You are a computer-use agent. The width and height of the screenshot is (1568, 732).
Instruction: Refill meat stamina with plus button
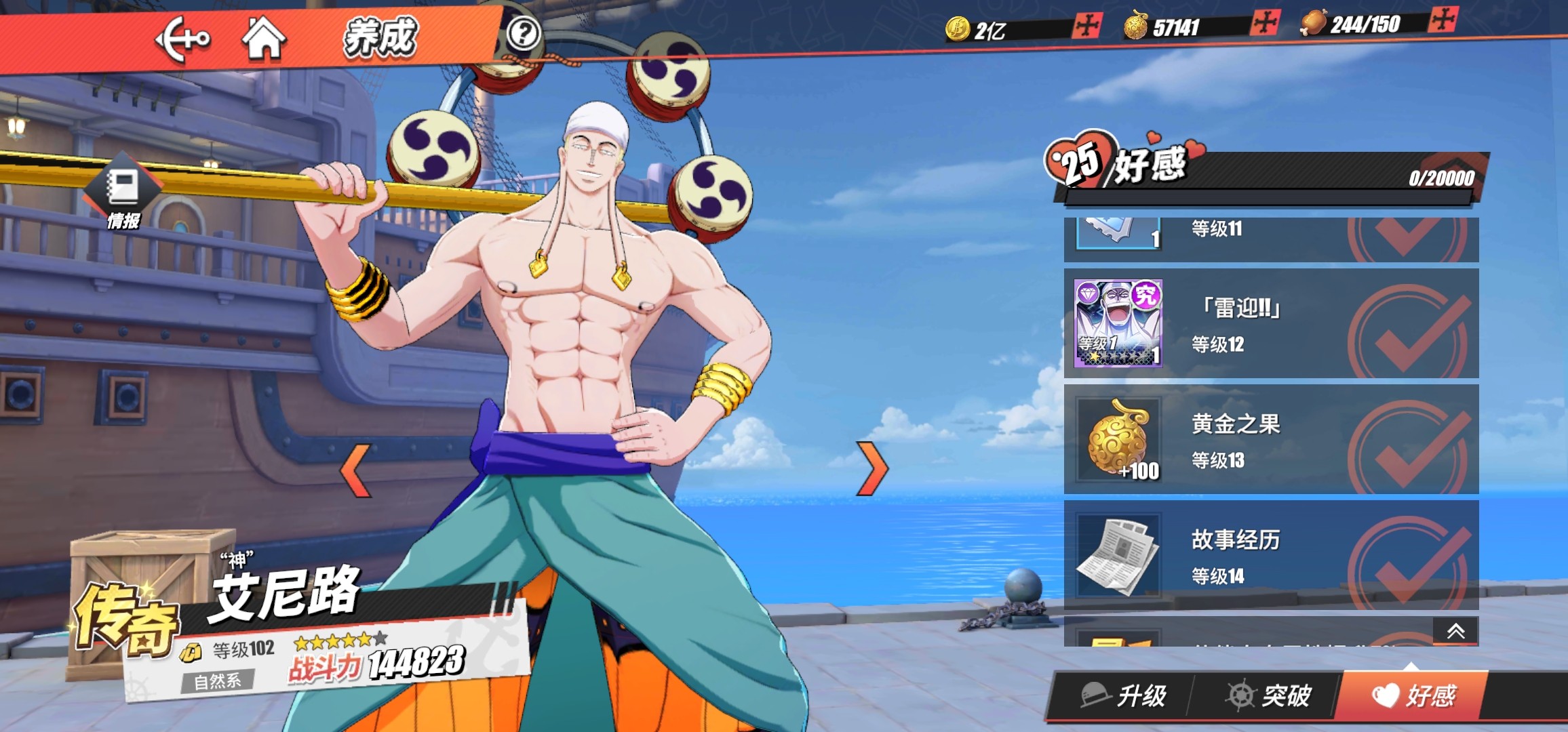pyautogui.click(x=1442, y=19)
